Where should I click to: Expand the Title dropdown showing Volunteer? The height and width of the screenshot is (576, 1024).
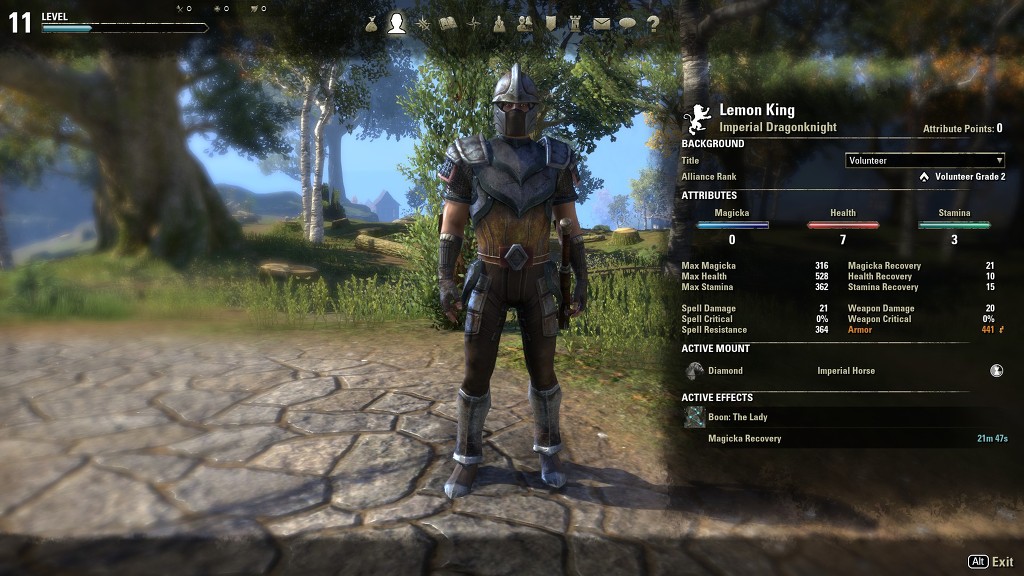925,160
